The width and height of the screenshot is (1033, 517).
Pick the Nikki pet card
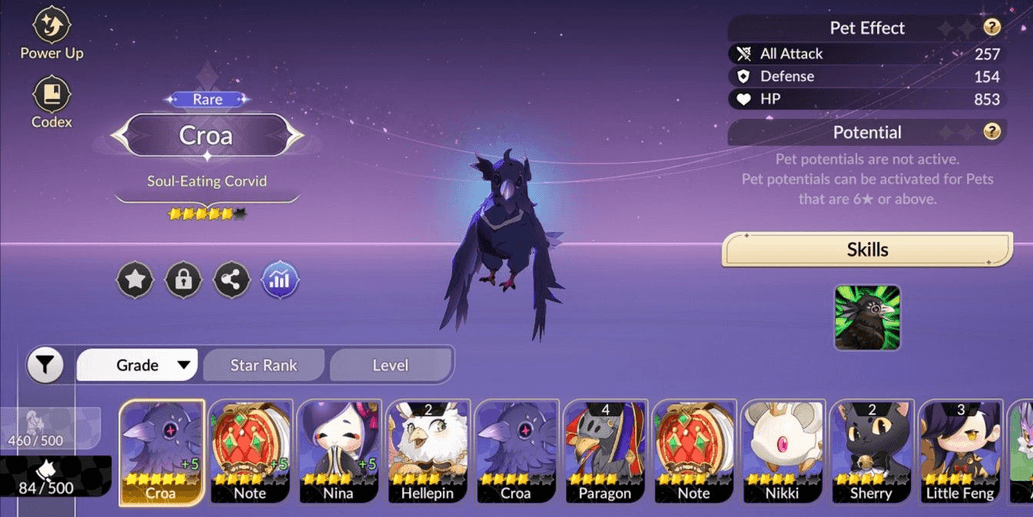point(783,450)
